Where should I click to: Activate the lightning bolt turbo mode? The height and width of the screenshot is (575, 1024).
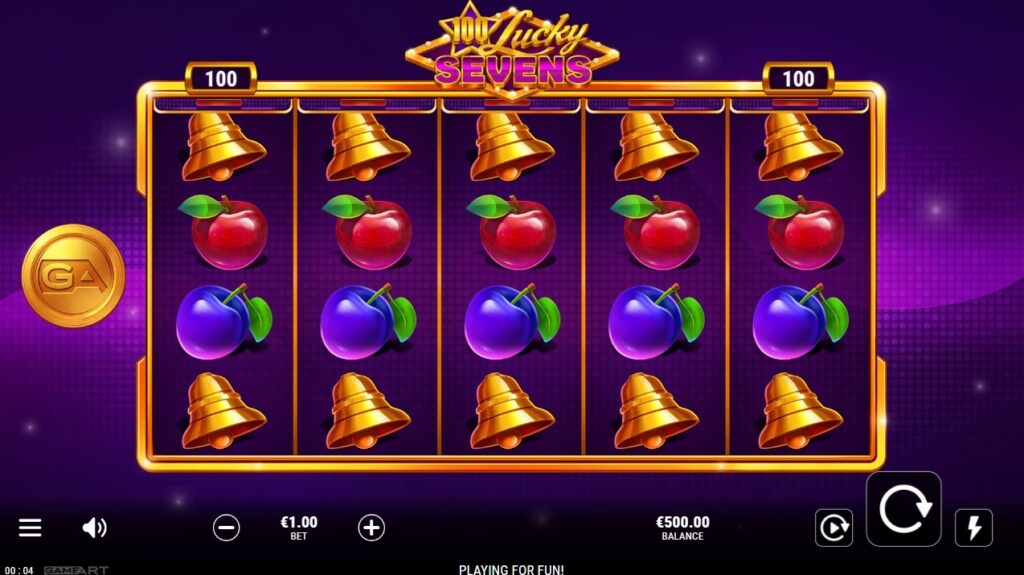pyautogui.click(x=973, y=527)
